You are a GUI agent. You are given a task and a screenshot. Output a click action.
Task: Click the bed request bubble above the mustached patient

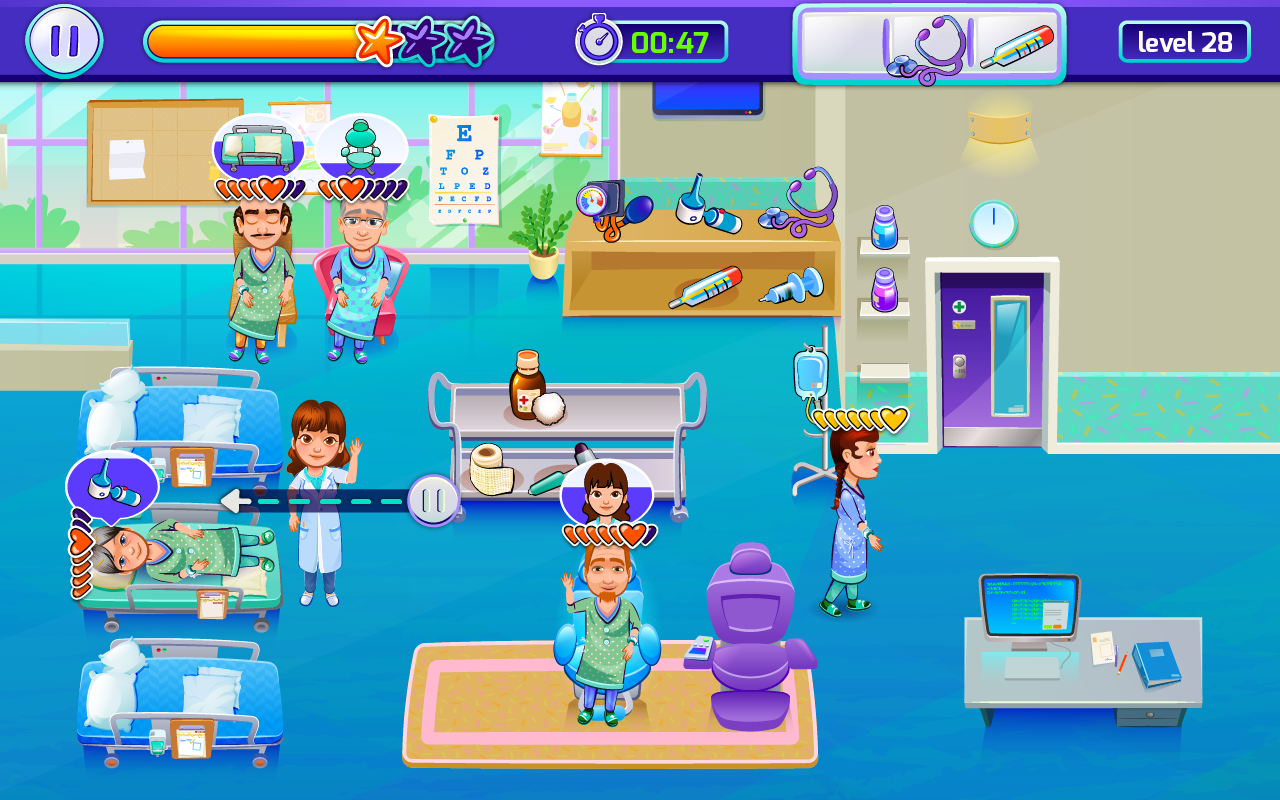[258, 148]
